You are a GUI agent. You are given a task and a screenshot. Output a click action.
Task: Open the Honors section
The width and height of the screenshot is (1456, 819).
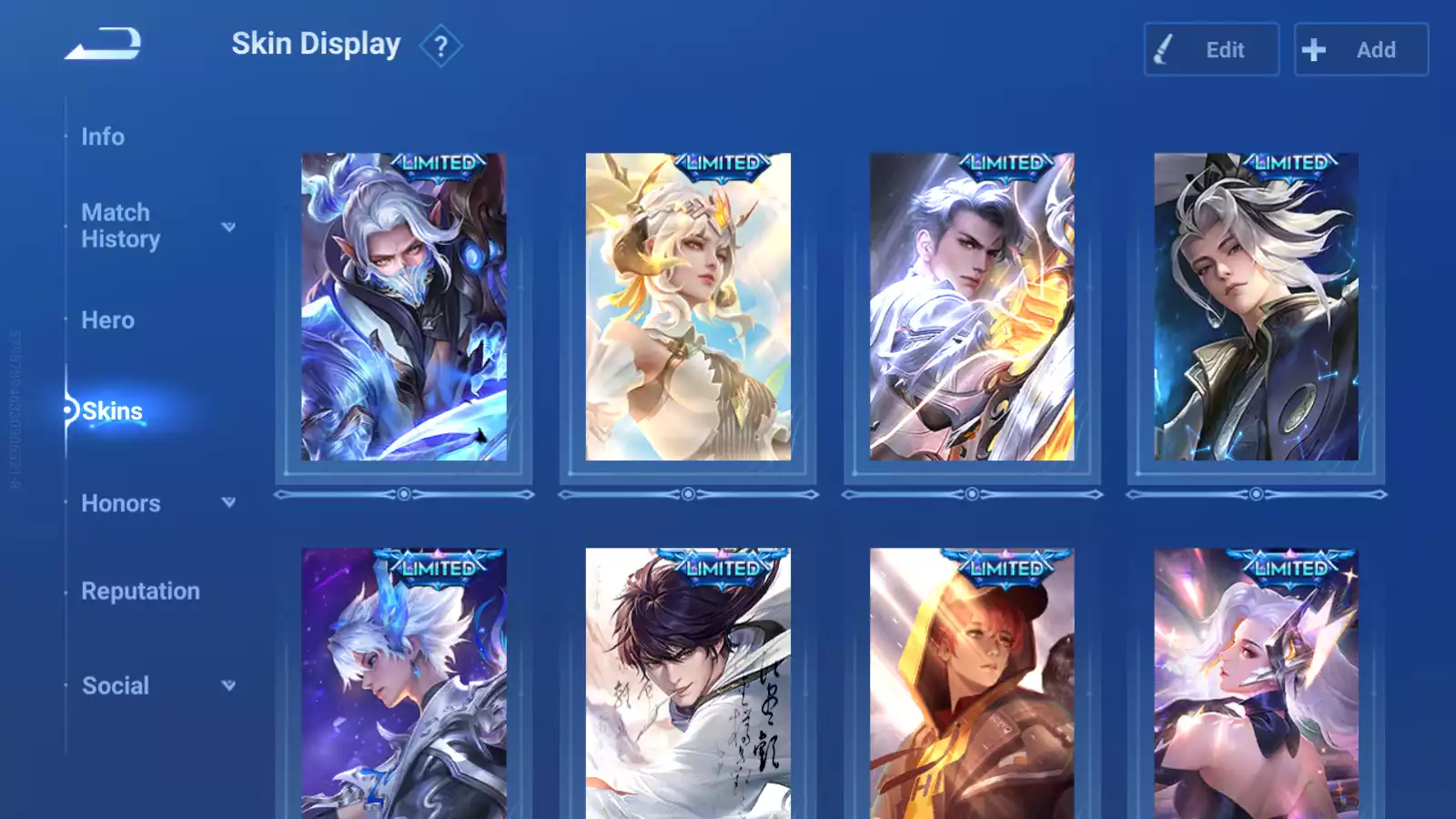[x=120, y=503]
